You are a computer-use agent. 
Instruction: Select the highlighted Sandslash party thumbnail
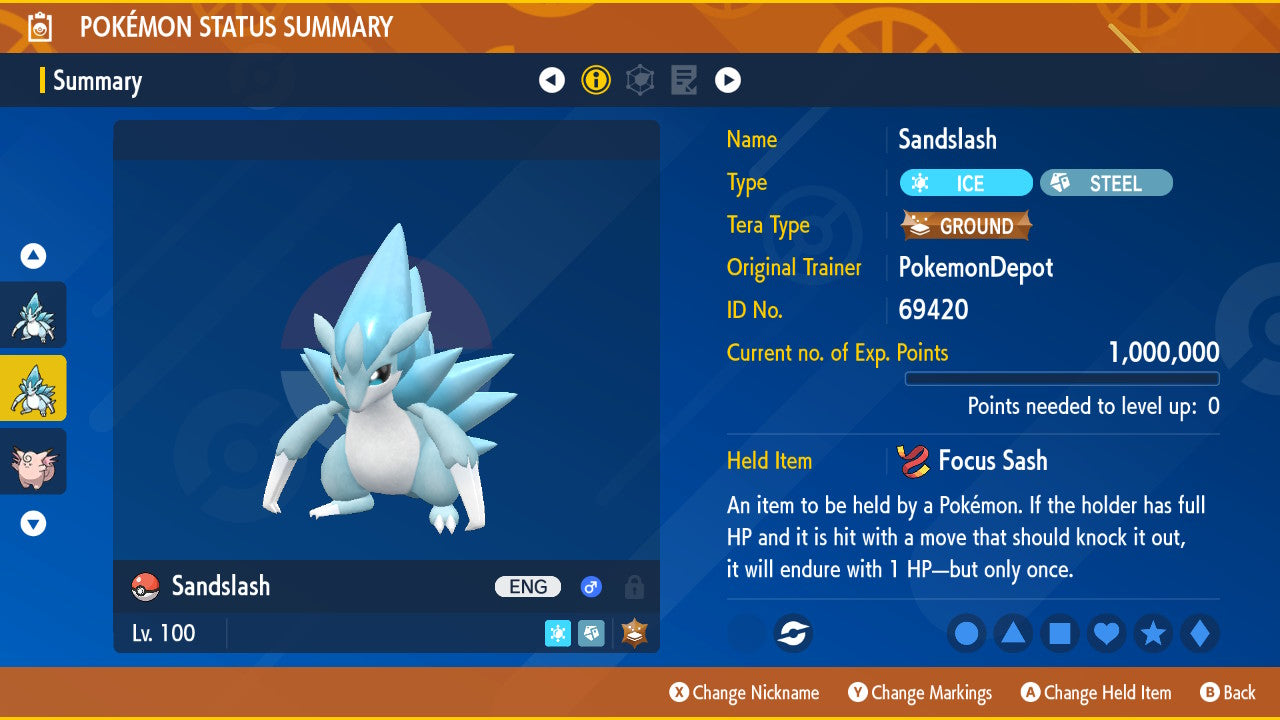(33, 388)
